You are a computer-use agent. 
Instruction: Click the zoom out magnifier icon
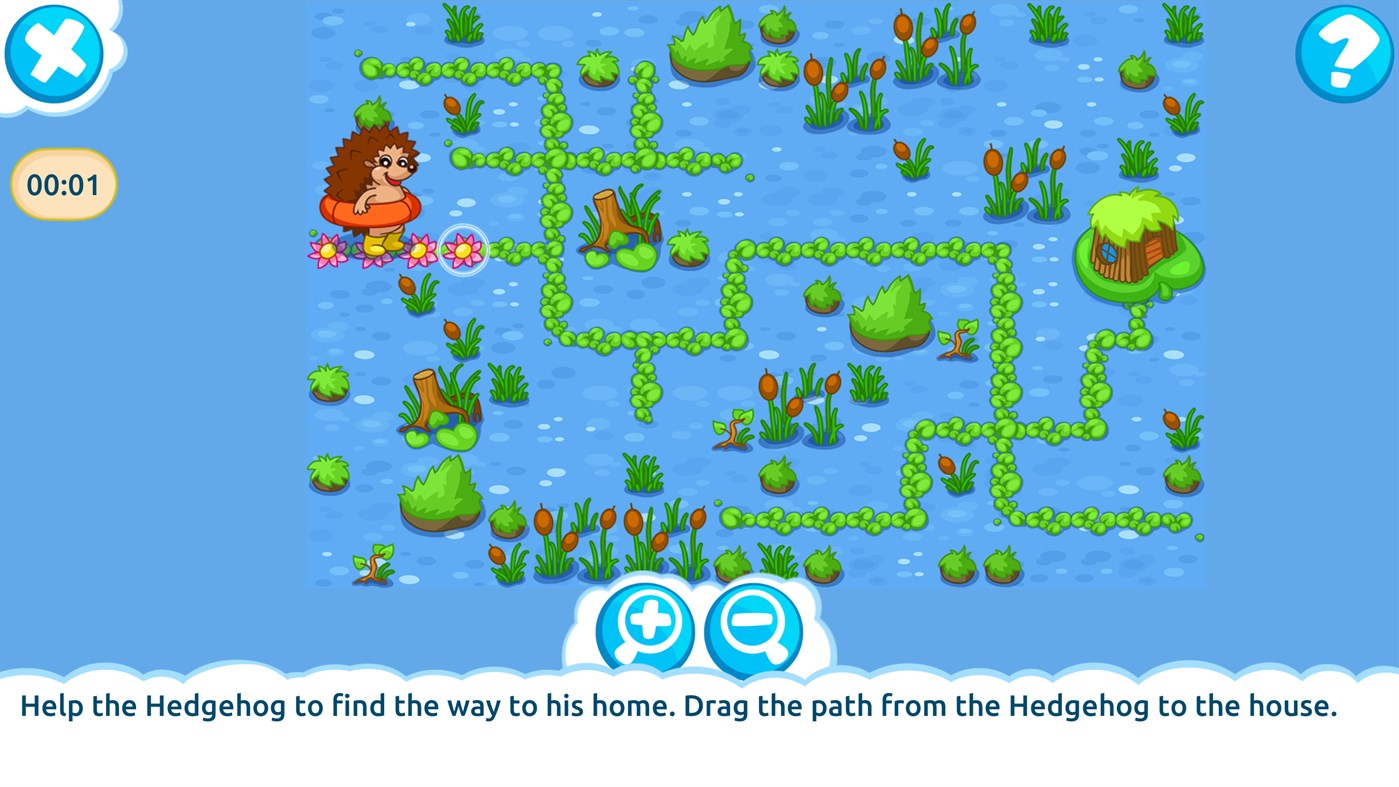[752, 628]
